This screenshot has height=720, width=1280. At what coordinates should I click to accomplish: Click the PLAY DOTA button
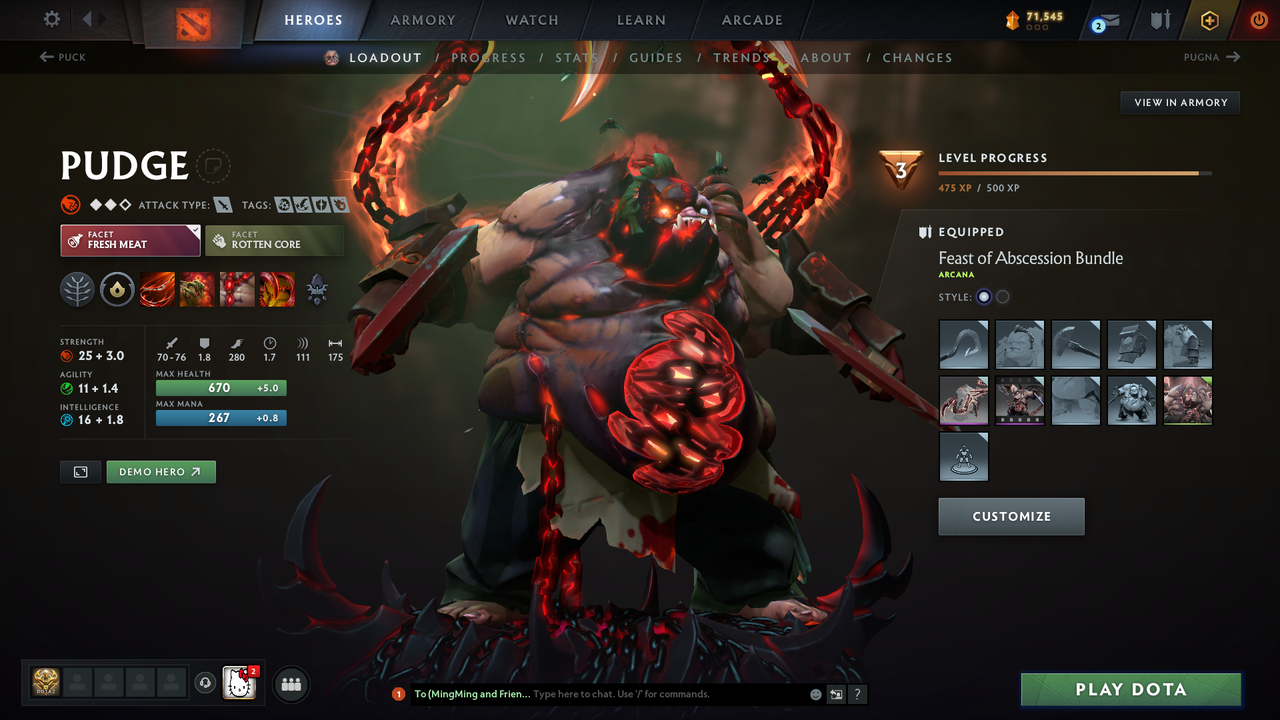click(x=1131, y=689)
